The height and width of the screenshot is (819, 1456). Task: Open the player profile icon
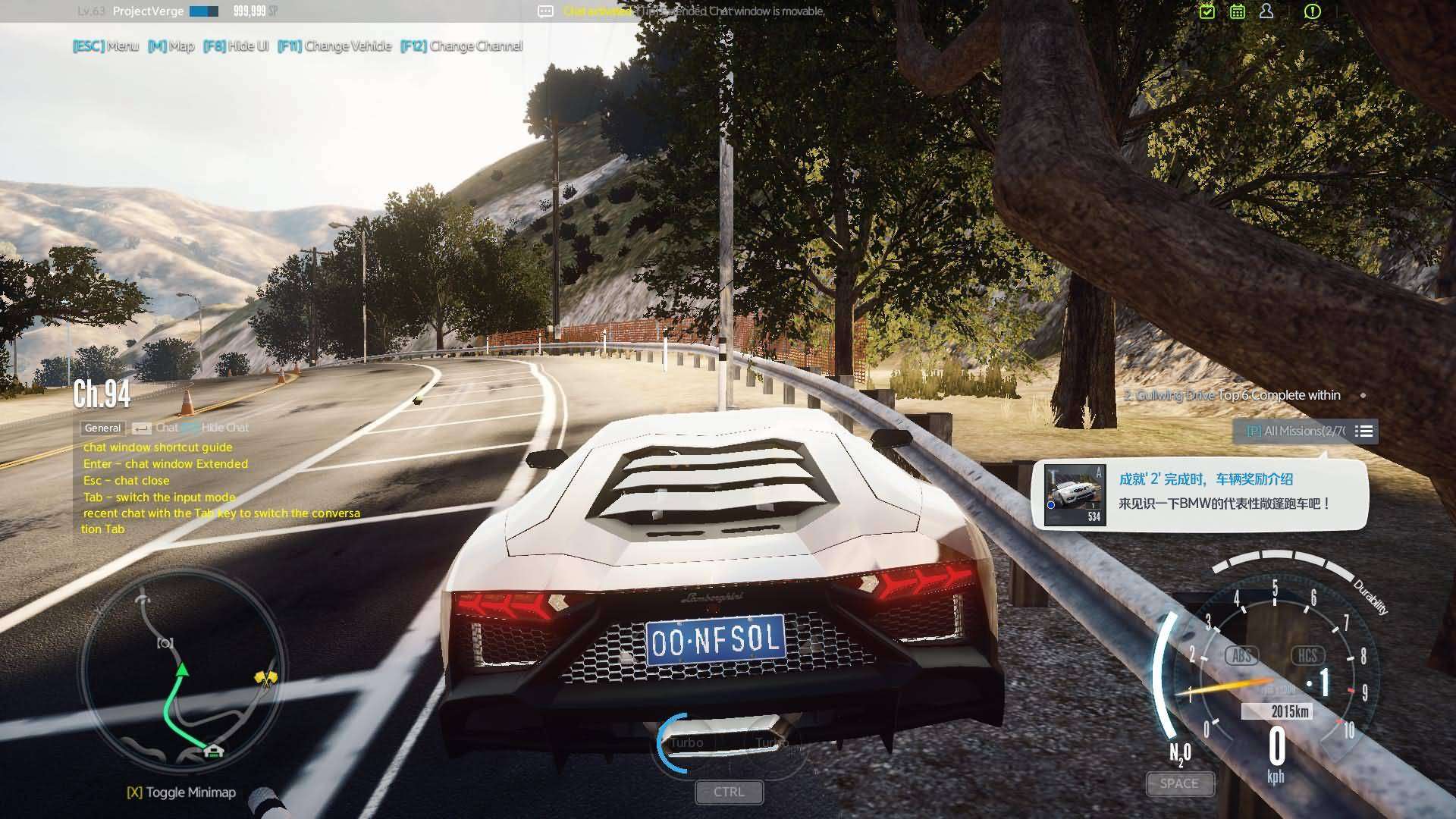[1266, 11]
